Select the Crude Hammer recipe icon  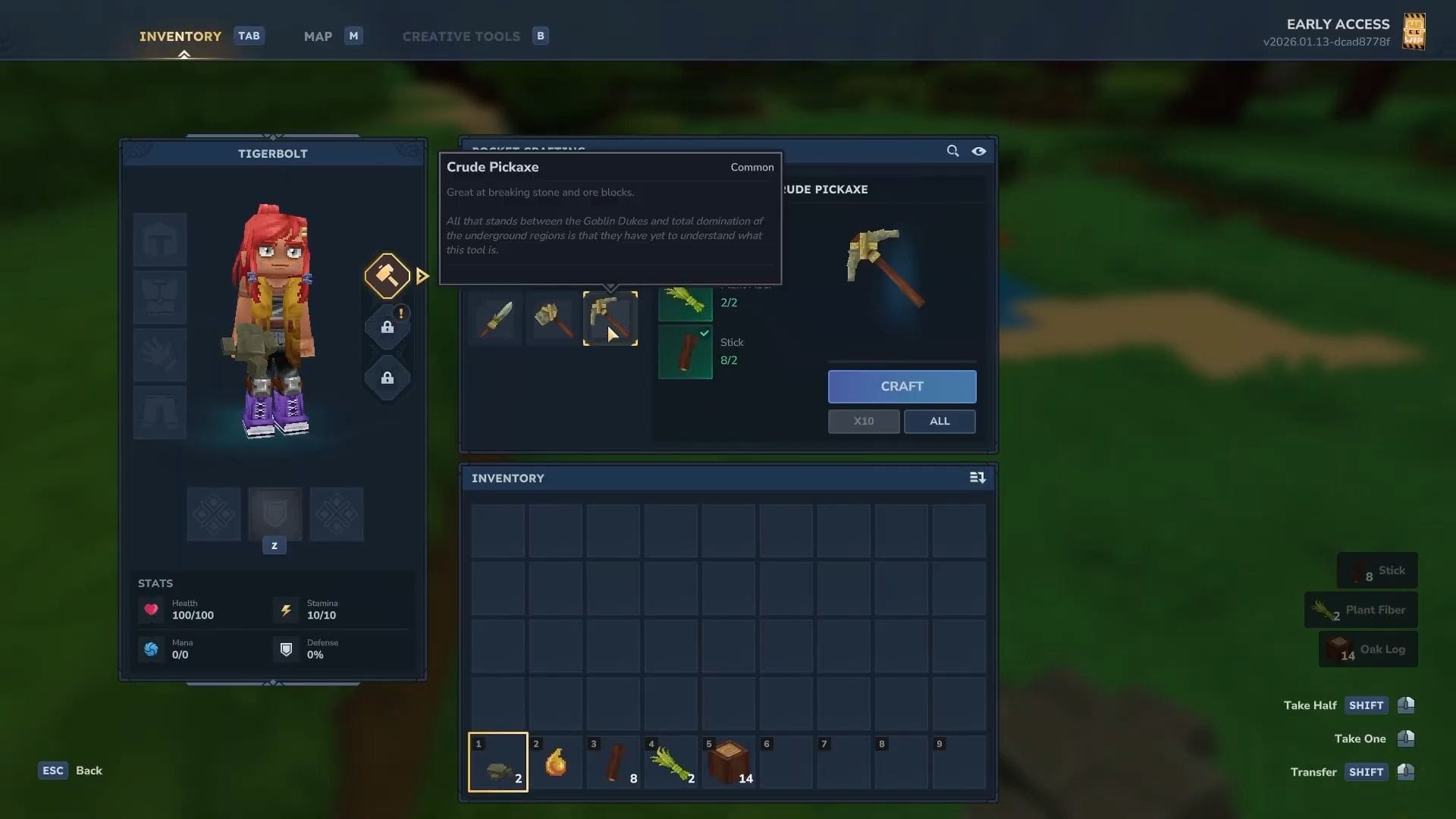point(552,318)
